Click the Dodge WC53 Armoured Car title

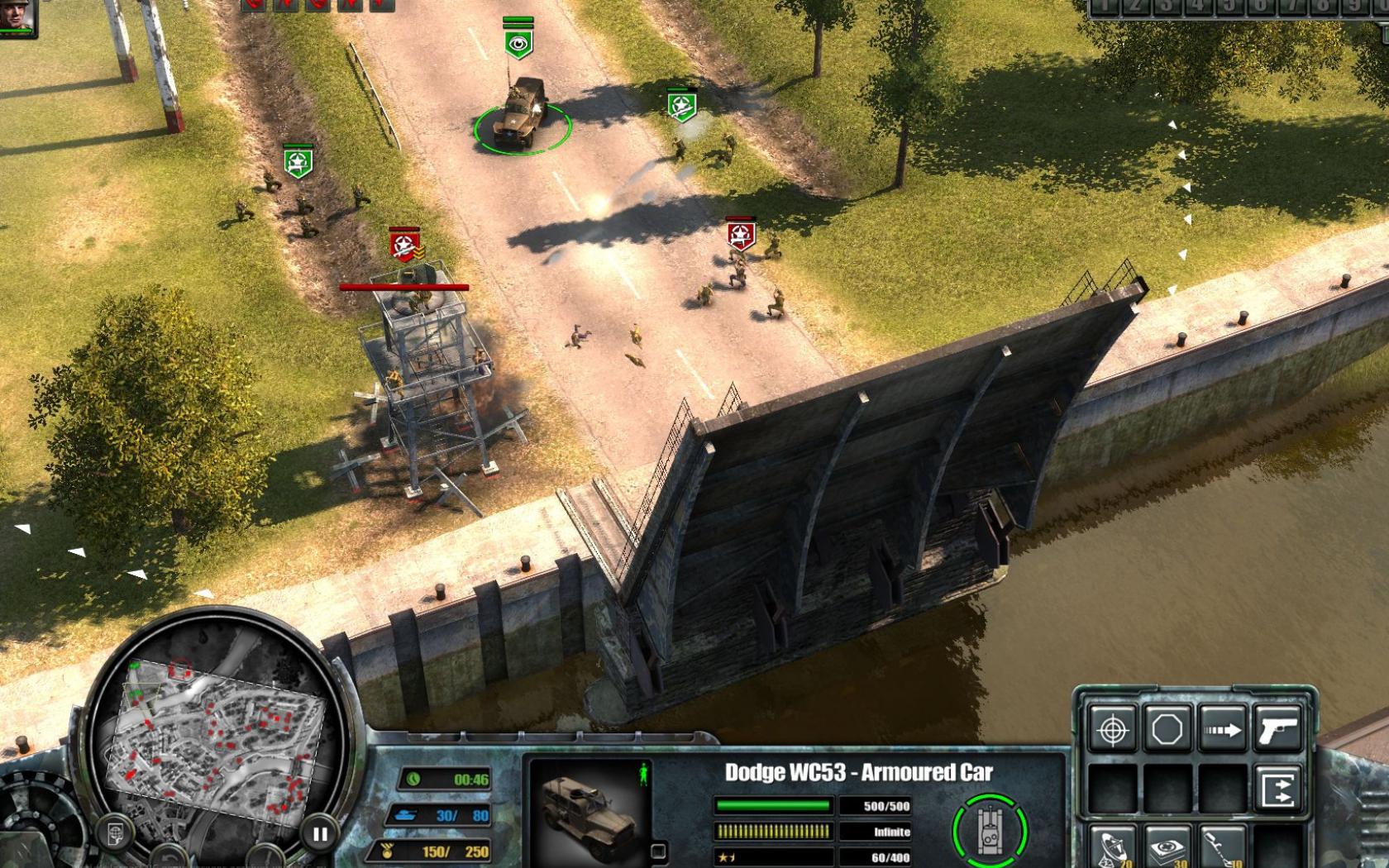coord(859,771)
